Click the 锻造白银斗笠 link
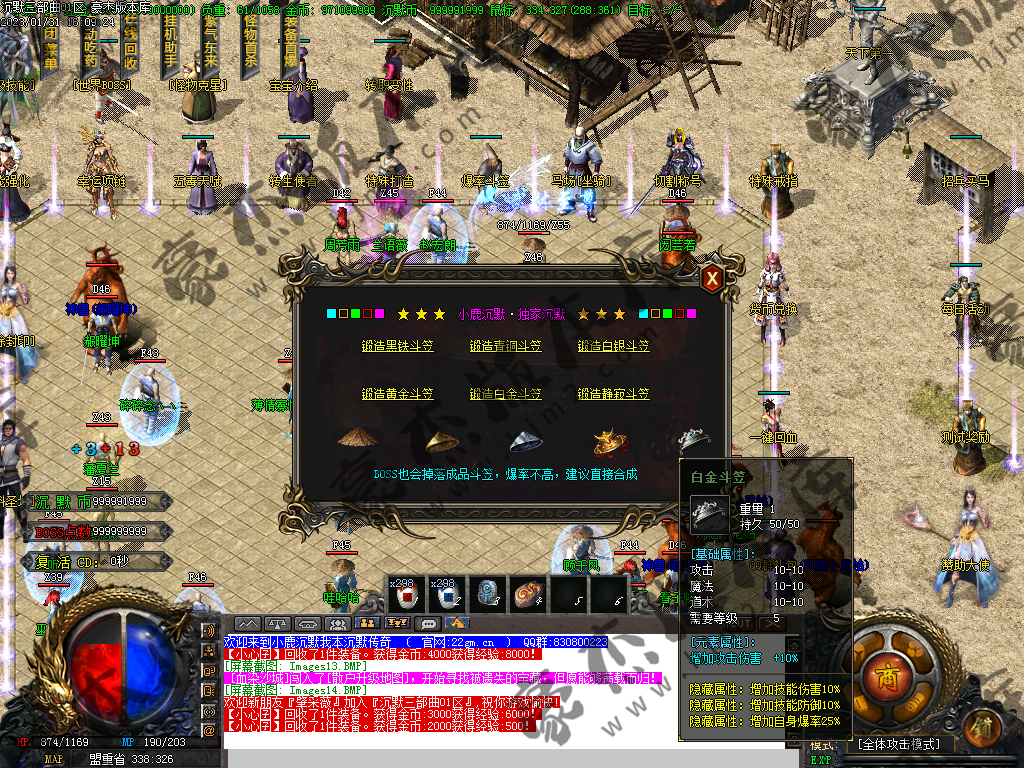Viewport: 1024px width, 768px height. click(613, 346)
